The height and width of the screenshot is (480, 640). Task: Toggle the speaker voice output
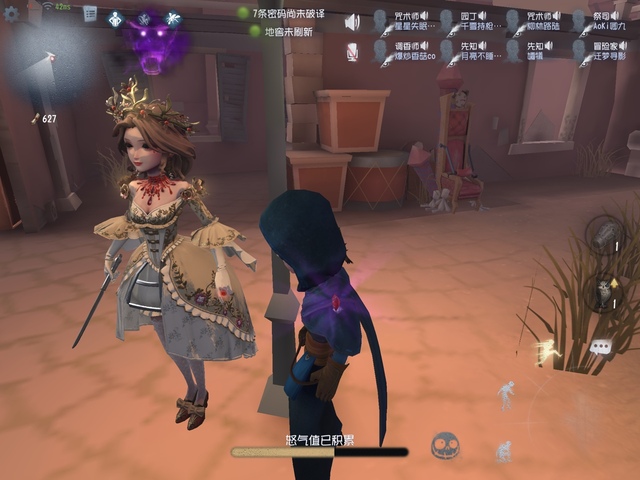[x=352, y=22]
